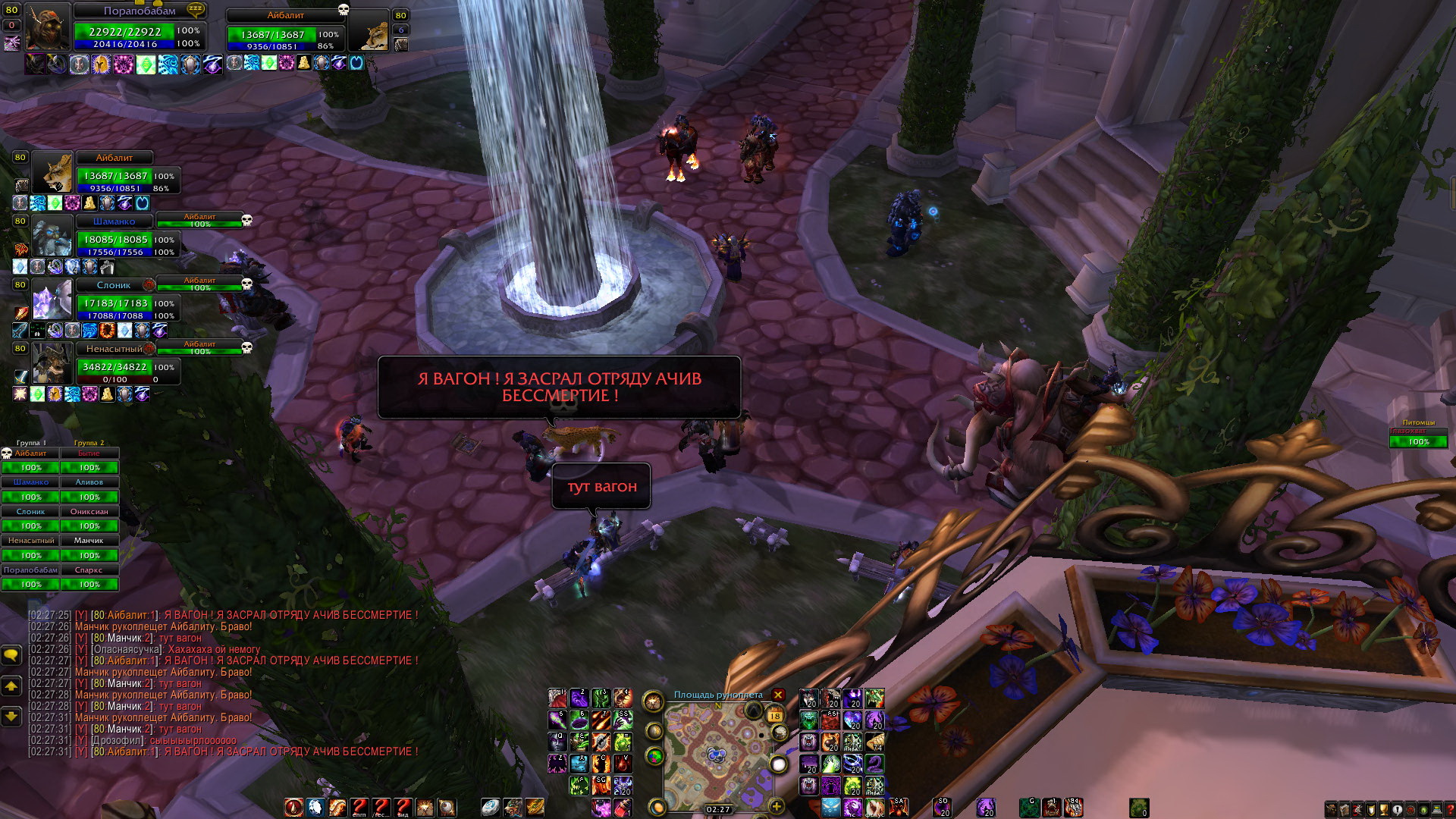Click the pet frame Глазохват
The image size is (1456, 819).
pos(1418,438)
